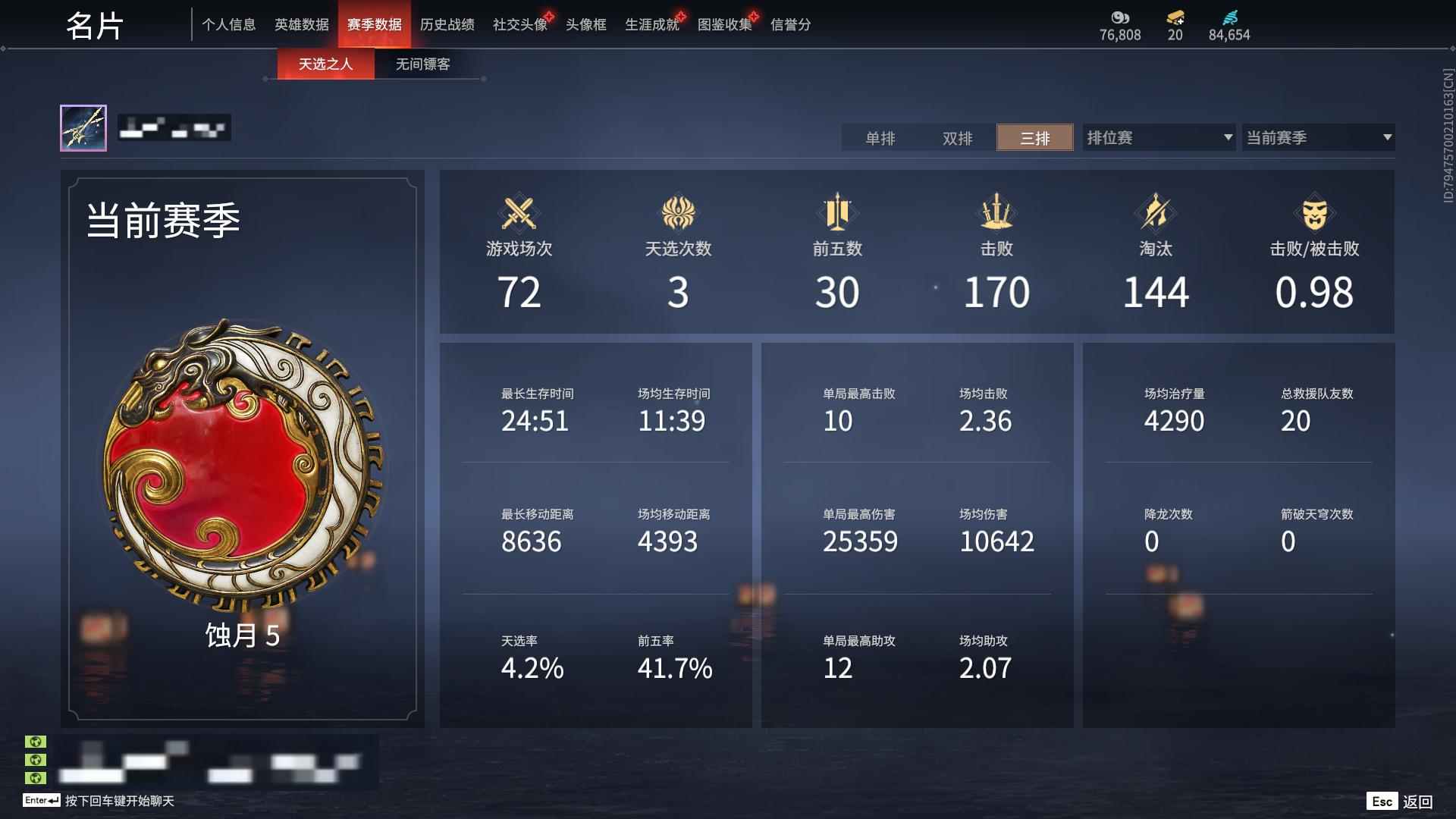Click the 击败 sword icon
This screenshot has width=1456, height=819.
tap(996, 213)
